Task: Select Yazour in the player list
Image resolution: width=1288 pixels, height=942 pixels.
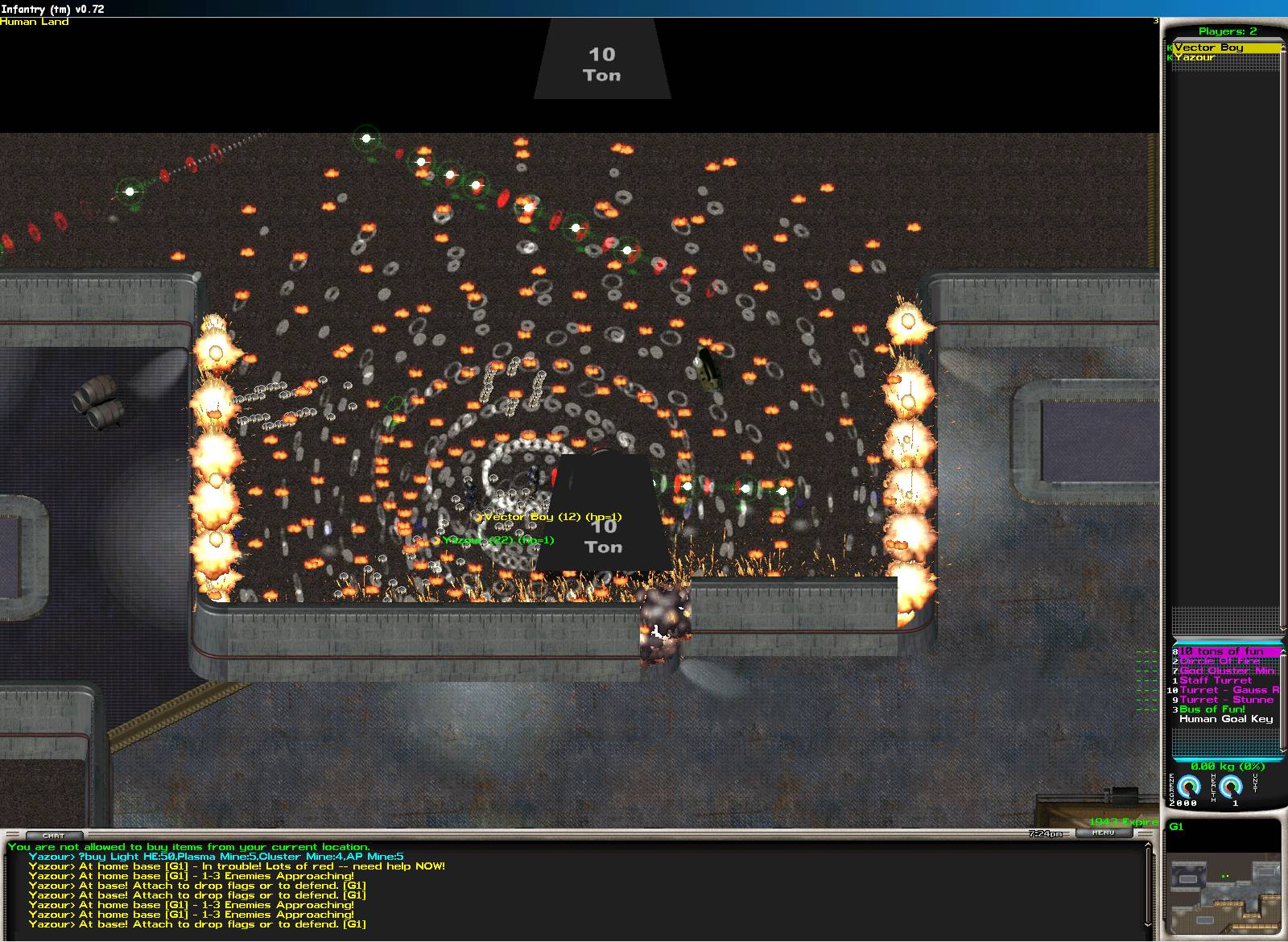Action: [x=1195, y=57]
